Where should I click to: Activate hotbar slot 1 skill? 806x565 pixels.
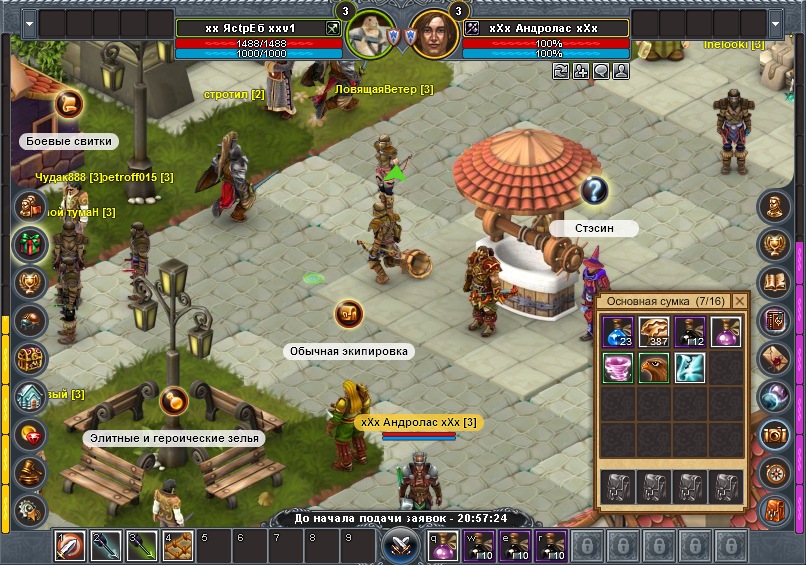(70, 547)
